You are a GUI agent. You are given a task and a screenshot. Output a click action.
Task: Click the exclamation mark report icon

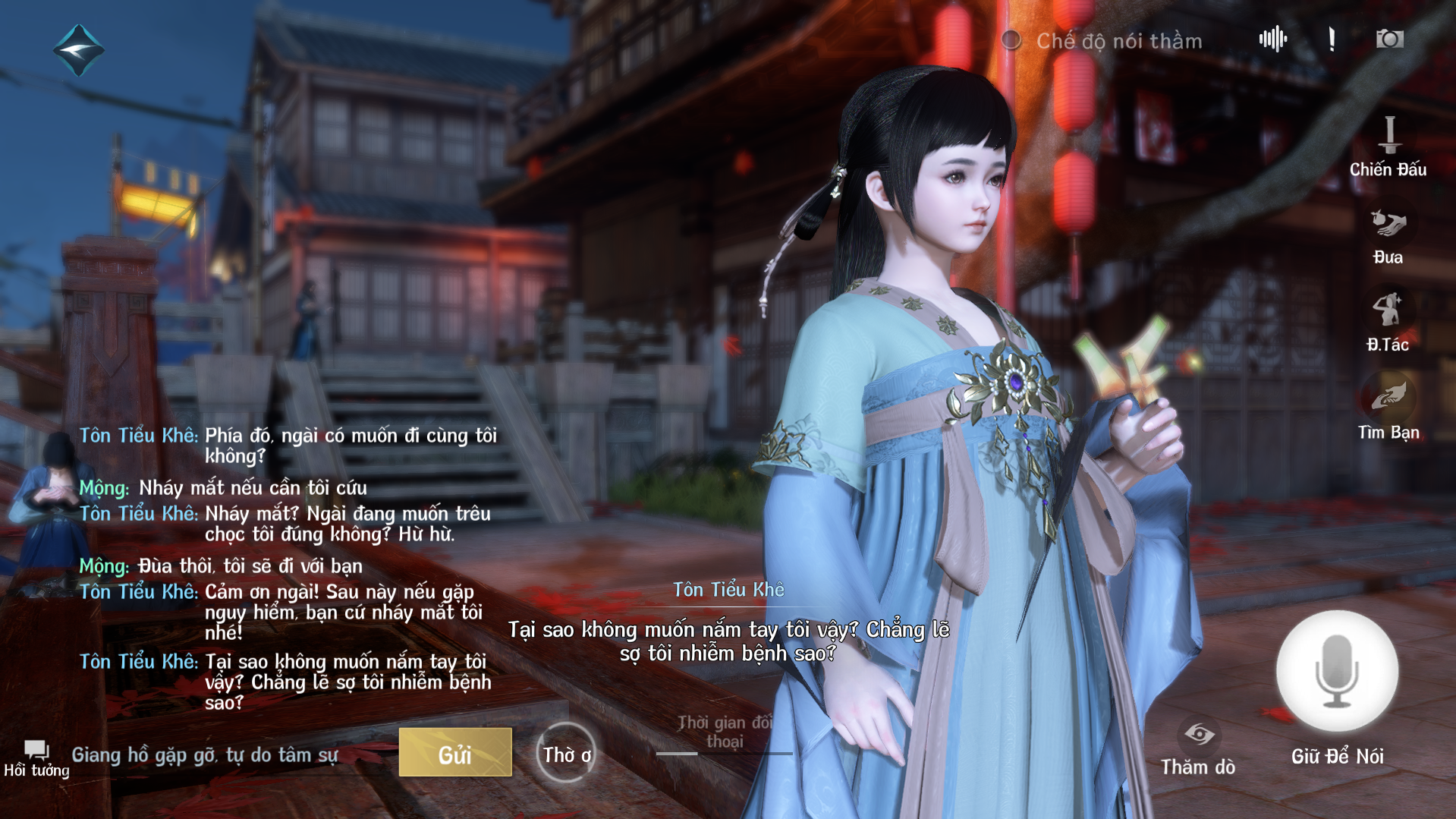(1332, 39)
